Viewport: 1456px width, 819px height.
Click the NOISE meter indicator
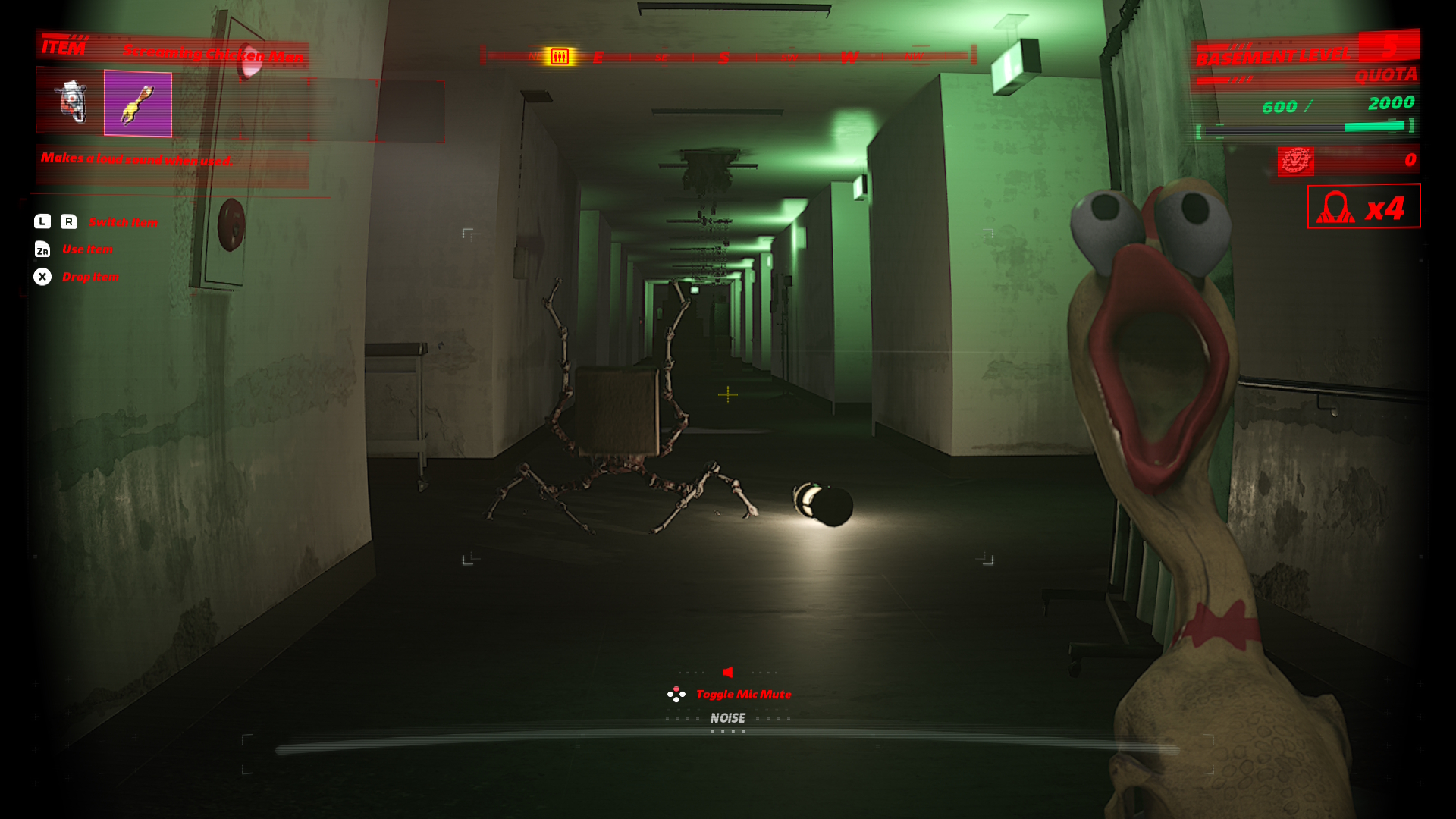727,717
